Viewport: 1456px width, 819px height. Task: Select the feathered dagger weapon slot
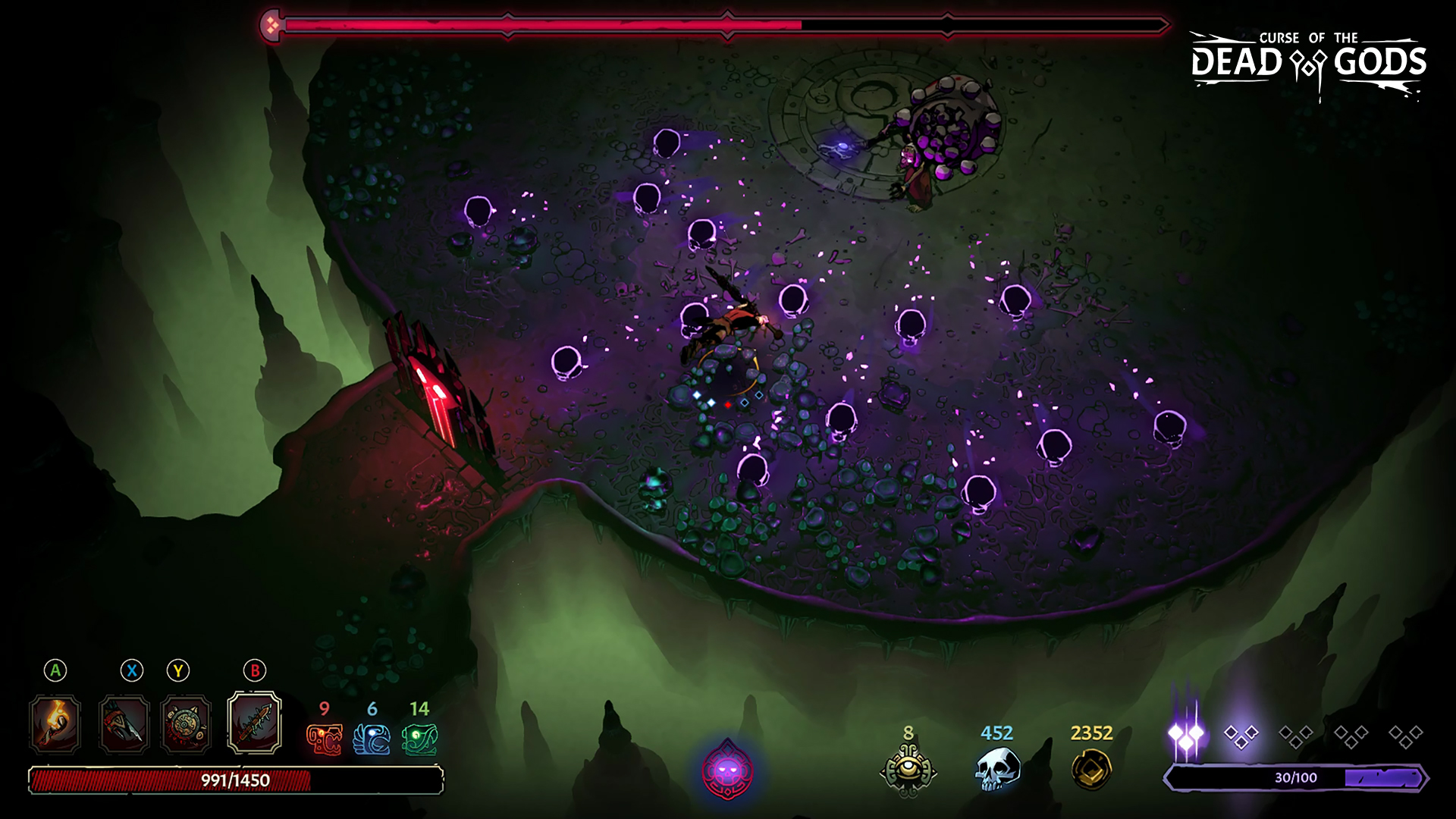(x=124, y=724)
